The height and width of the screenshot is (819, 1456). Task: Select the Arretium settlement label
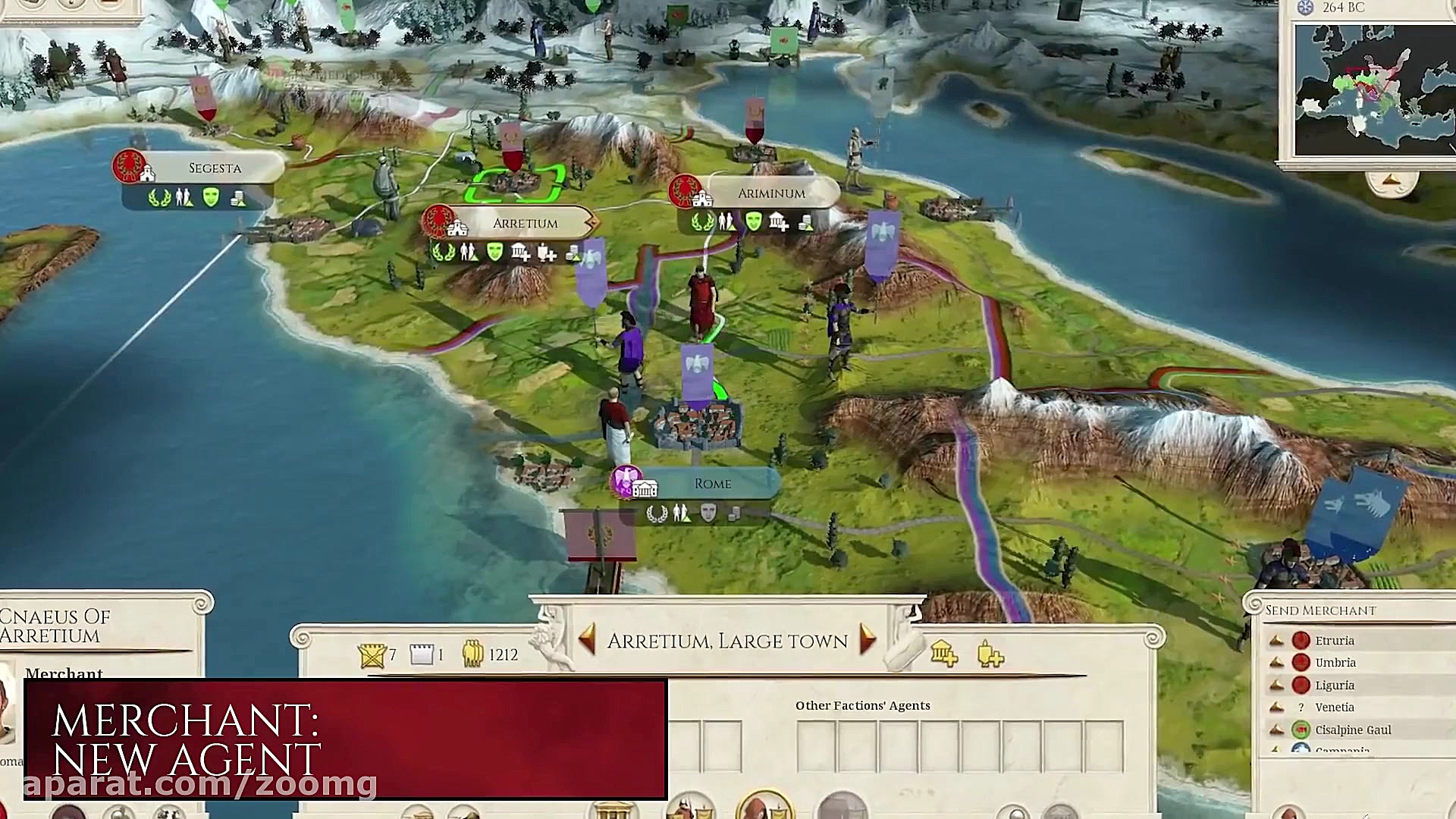click(x=525, y=224)
